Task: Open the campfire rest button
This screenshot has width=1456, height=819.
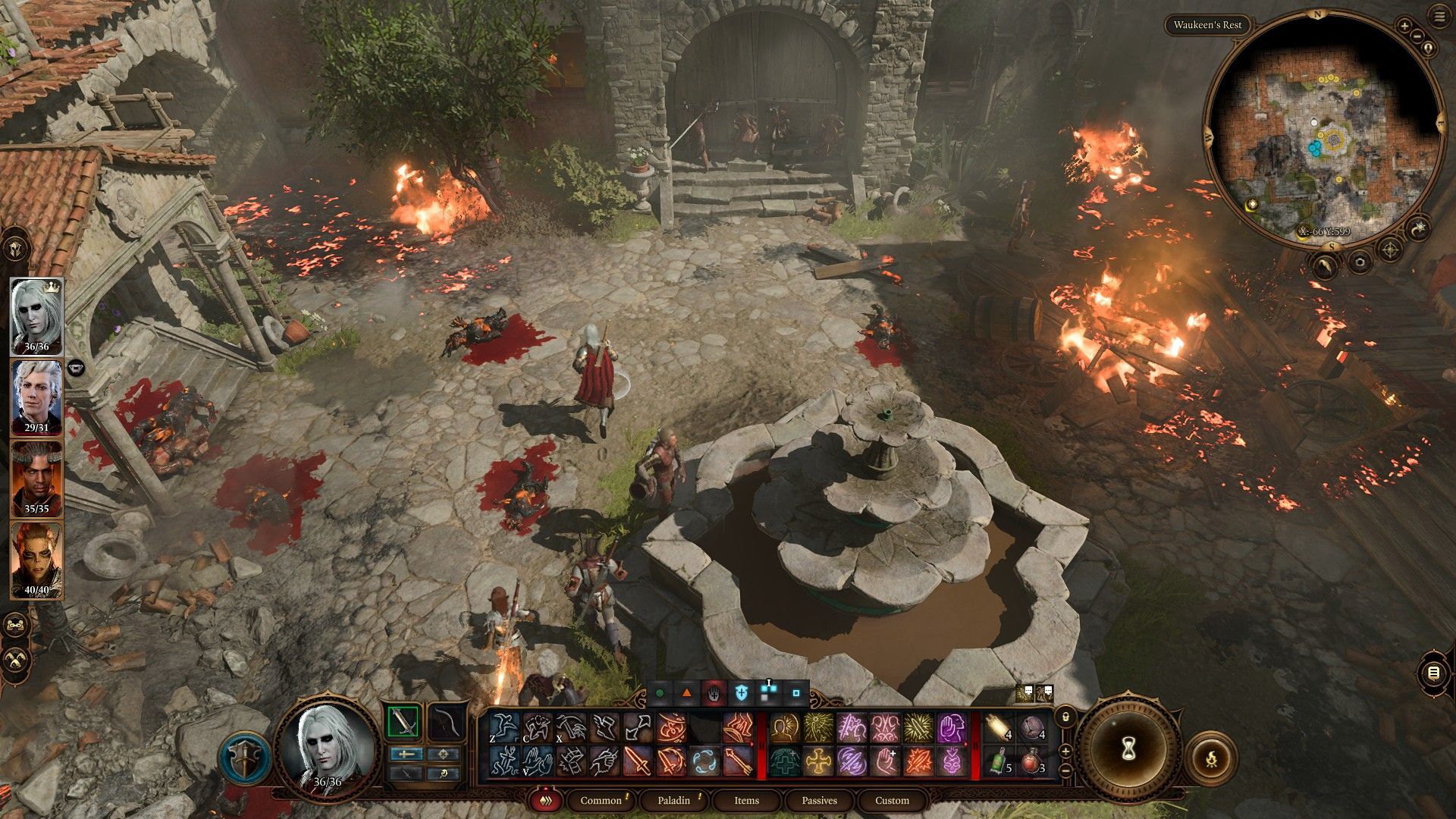Action: 1211,757
